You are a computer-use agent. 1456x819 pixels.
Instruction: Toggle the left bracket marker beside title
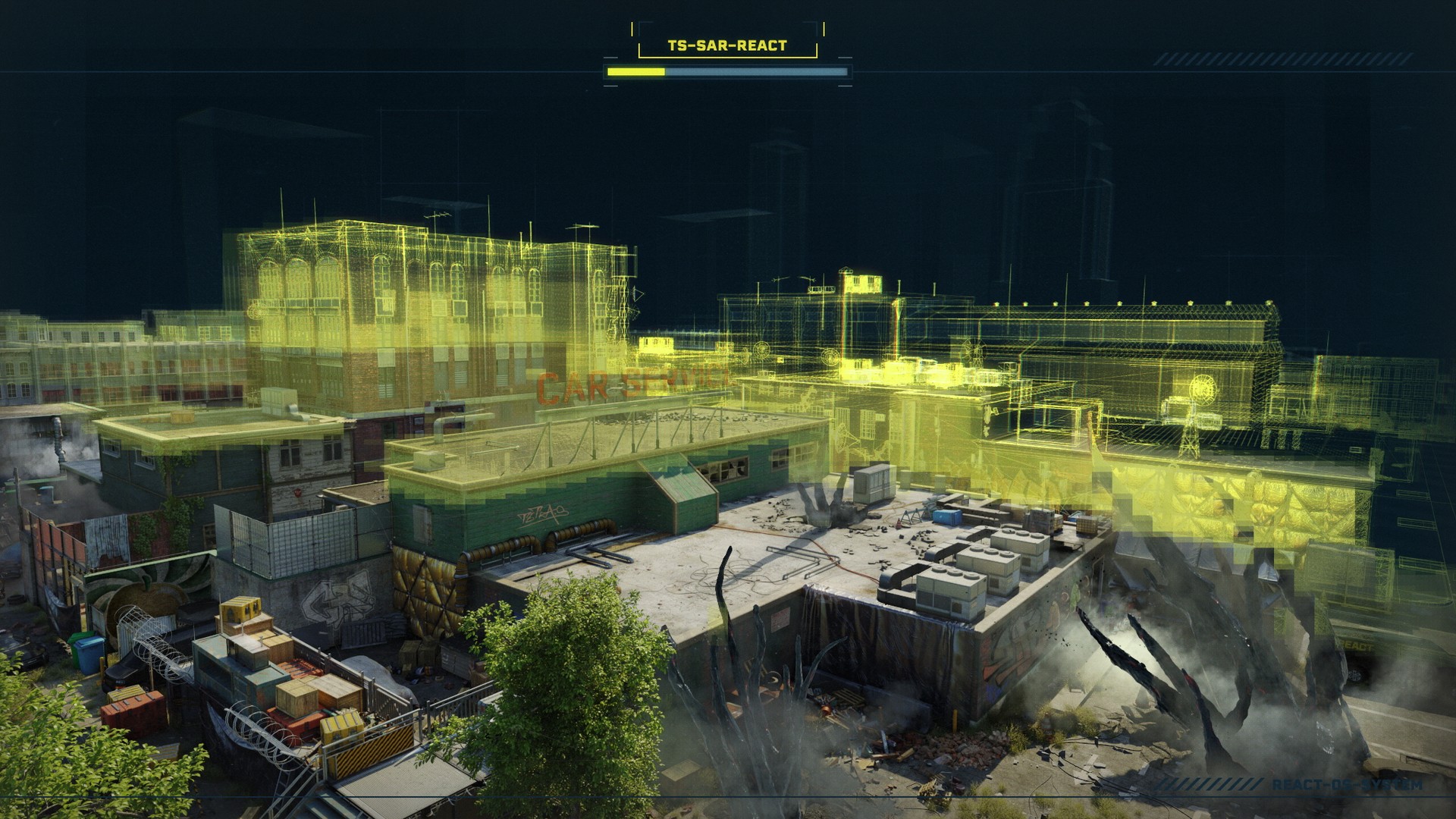(x=632, y=29)
